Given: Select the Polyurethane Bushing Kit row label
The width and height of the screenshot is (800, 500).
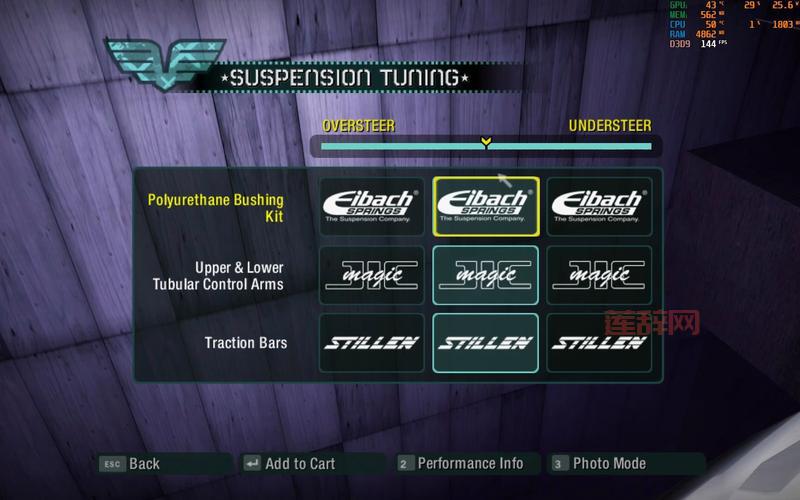Looking at the screenshot, I should (216, 208).
